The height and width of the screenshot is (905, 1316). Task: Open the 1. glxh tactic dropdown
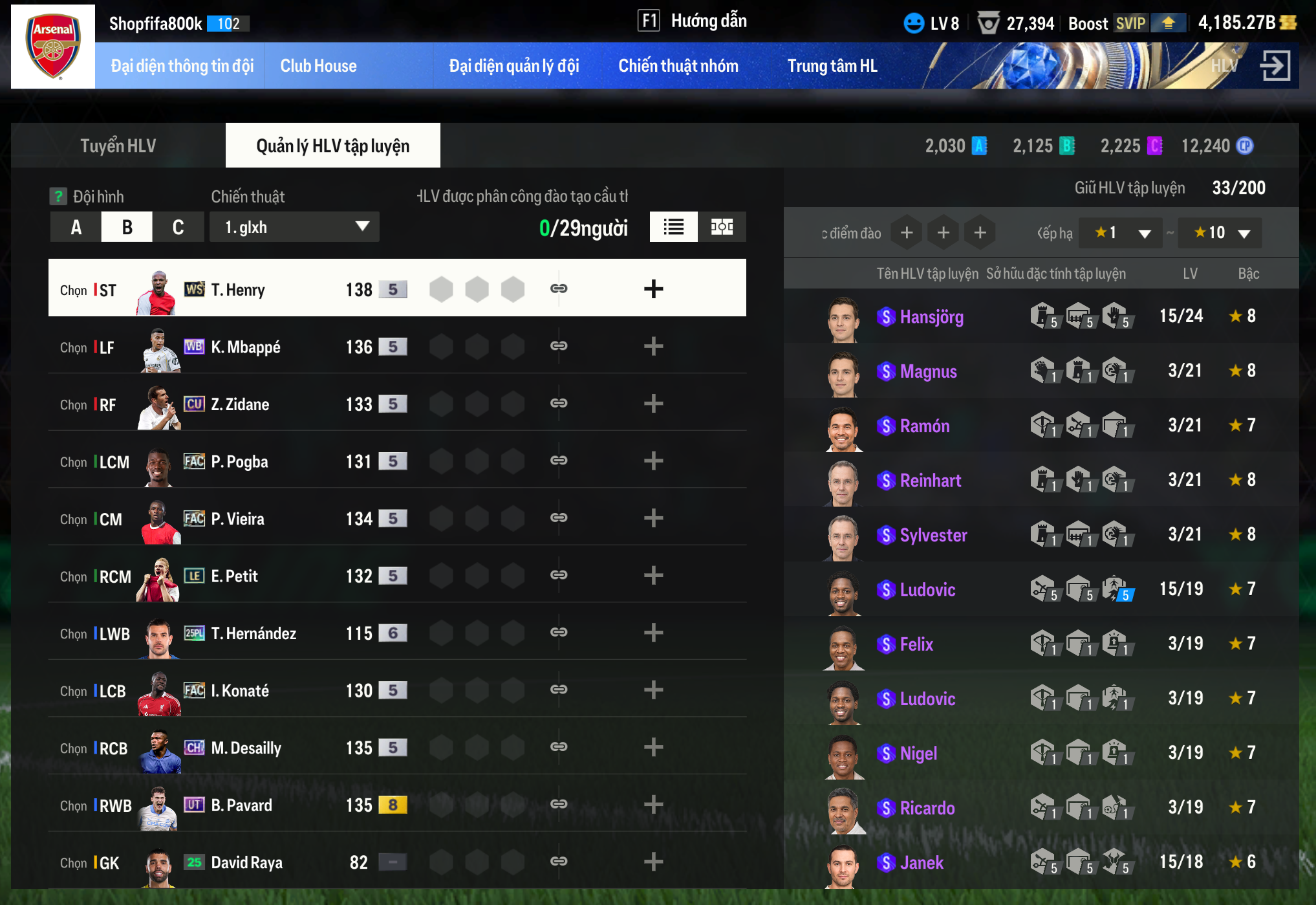[294, 227]
